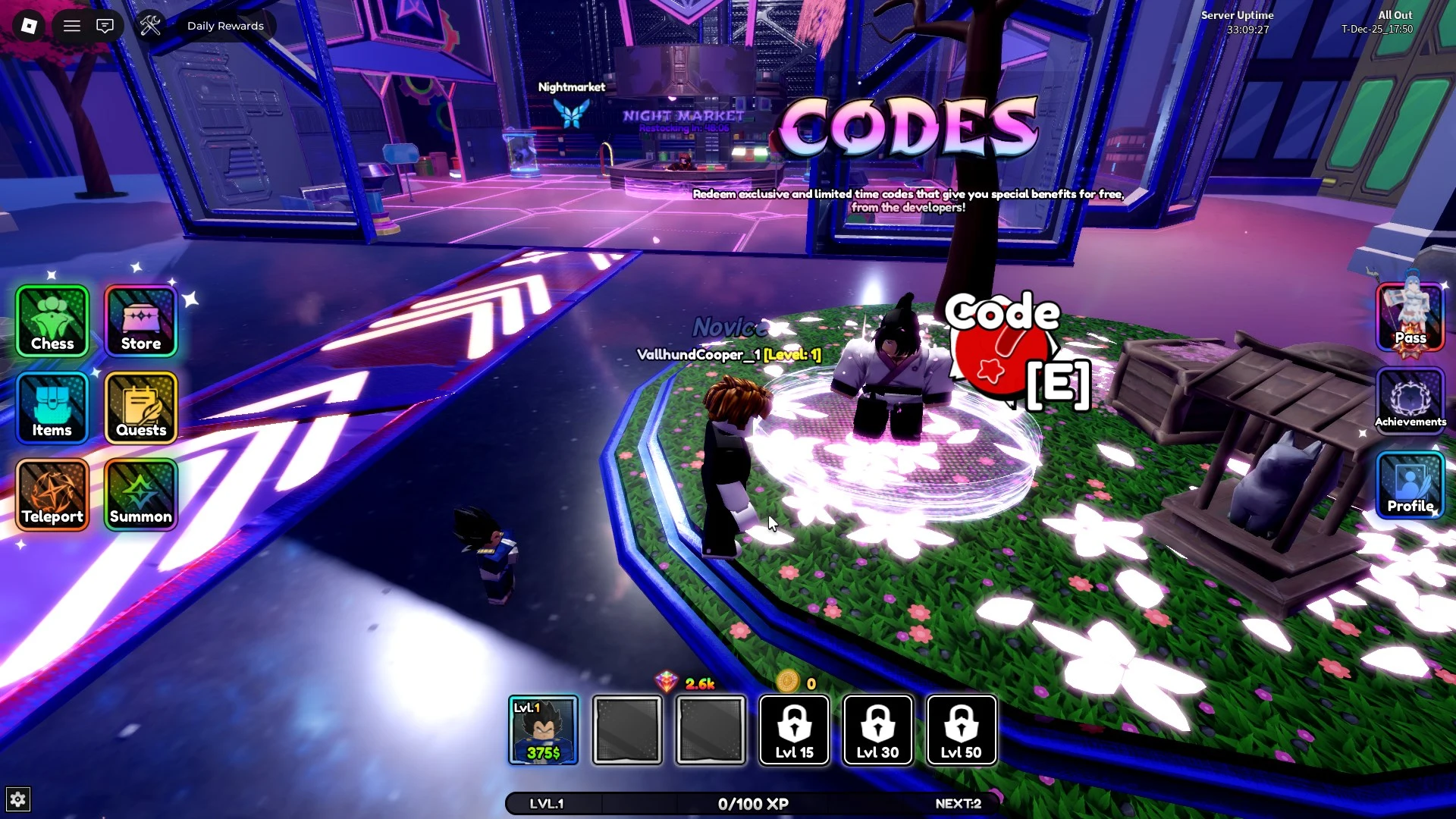Open the Chess menu
1456x819 pixels.
pyautogui.click(x=50, y=322)
